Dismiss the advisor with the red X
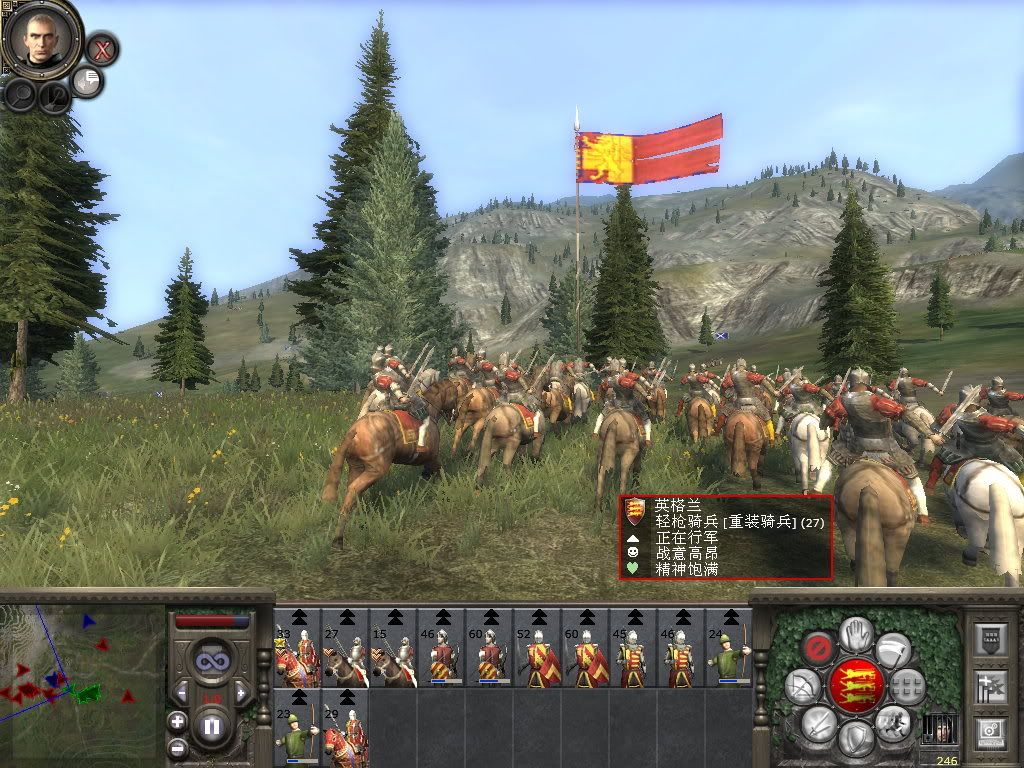 click(x=102, y=47)
